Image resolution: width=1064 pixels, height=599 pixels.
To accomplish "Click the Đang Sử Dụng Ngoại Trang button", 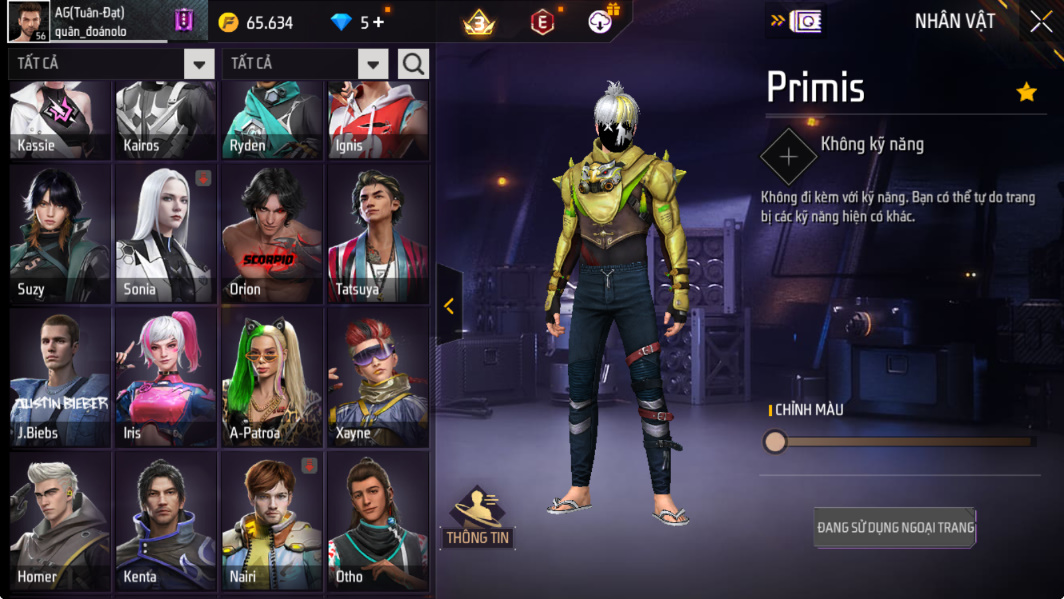I will point(895,527).
